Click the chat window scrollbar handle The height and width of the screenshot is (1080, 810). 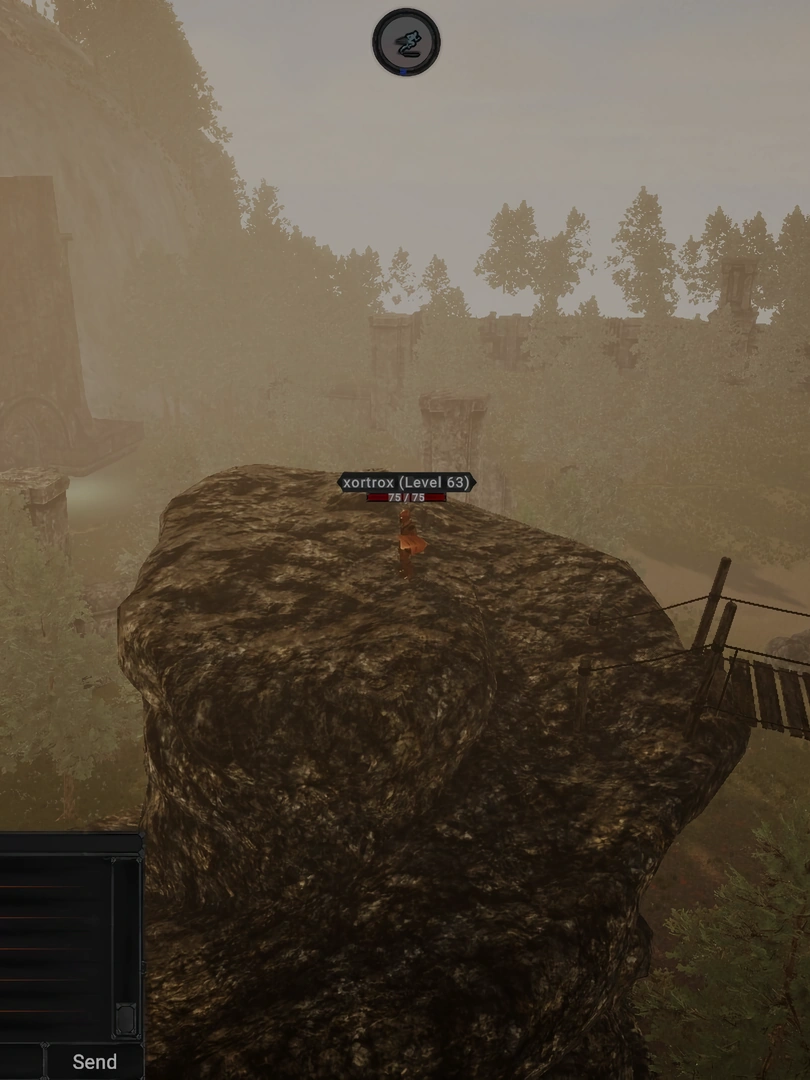coord(126,1017)
